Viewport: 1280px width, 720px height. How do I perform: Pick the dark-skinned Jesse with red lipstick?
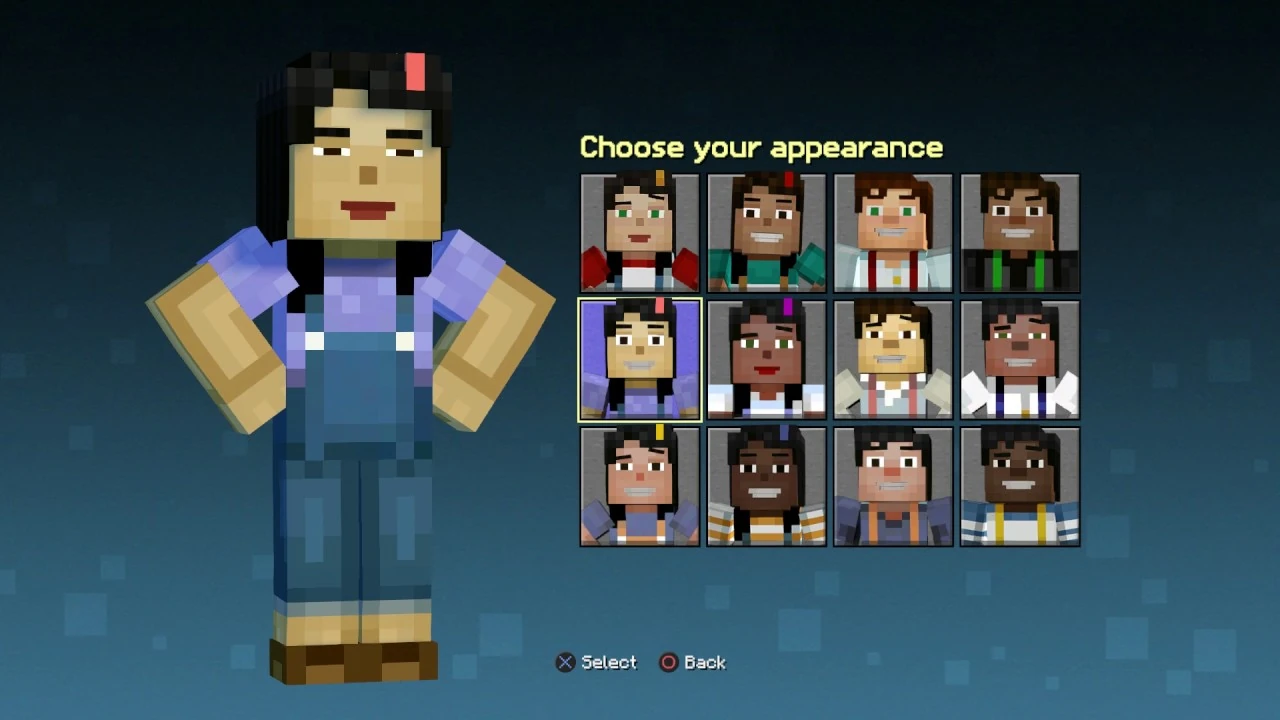(766, 359)
